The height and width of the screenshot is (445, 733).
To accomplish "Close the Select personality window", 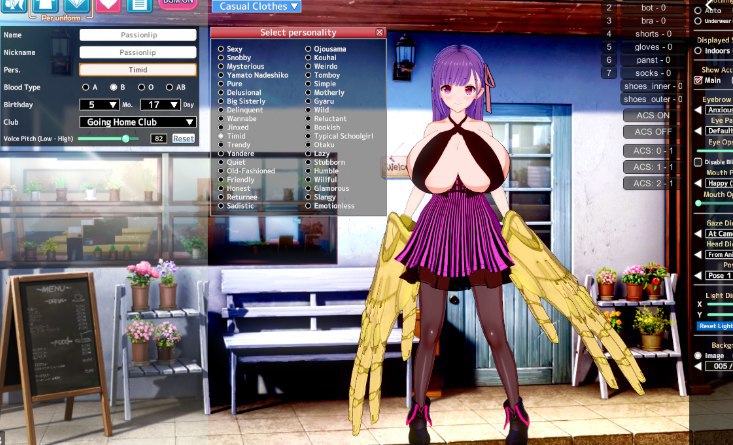I will (380, 33).
